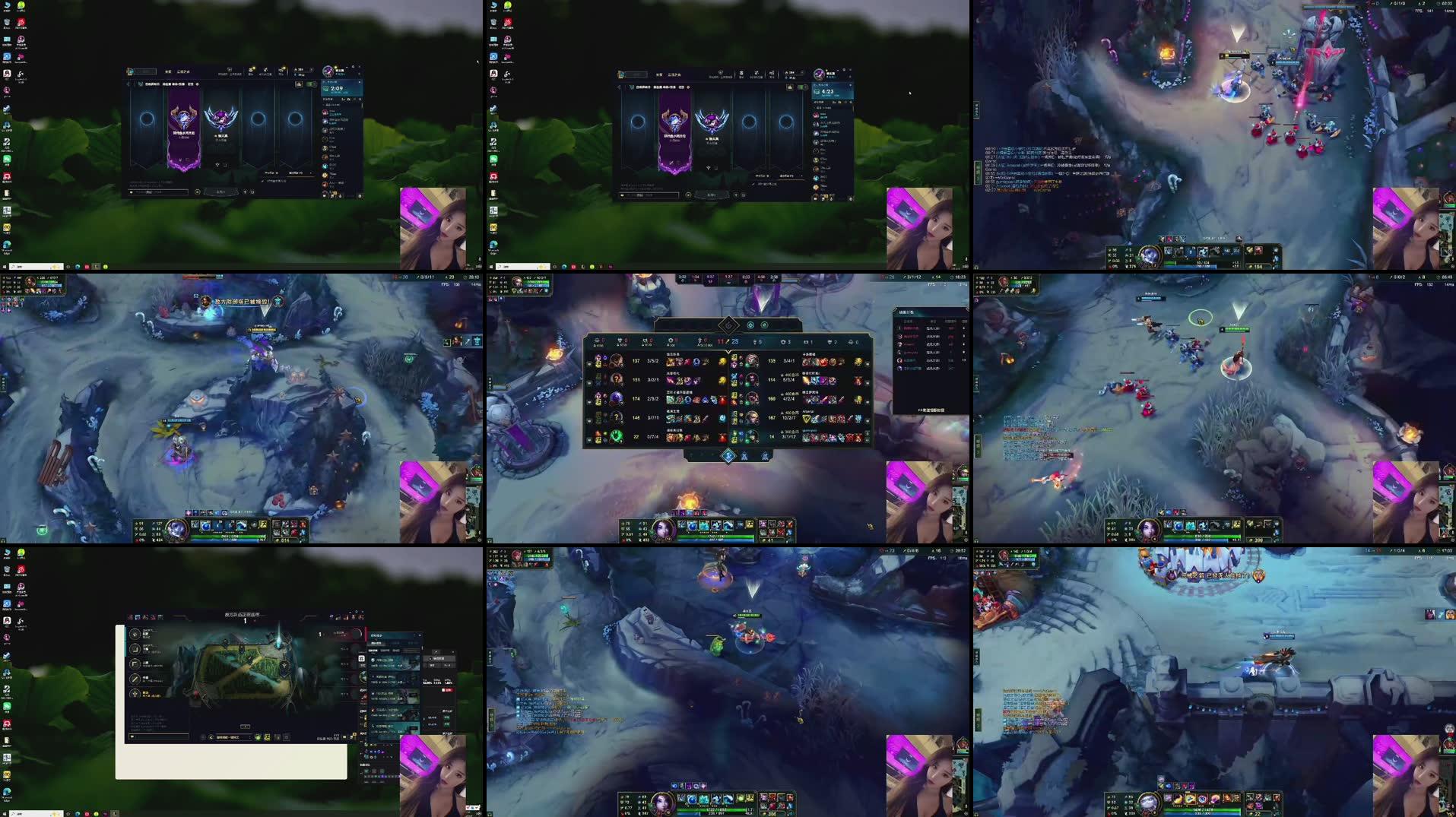The width and height of the screenshot is (1456, 817).
Task: Click the add-friend icon atop the friends panel
Action: [x=344, y=99]
